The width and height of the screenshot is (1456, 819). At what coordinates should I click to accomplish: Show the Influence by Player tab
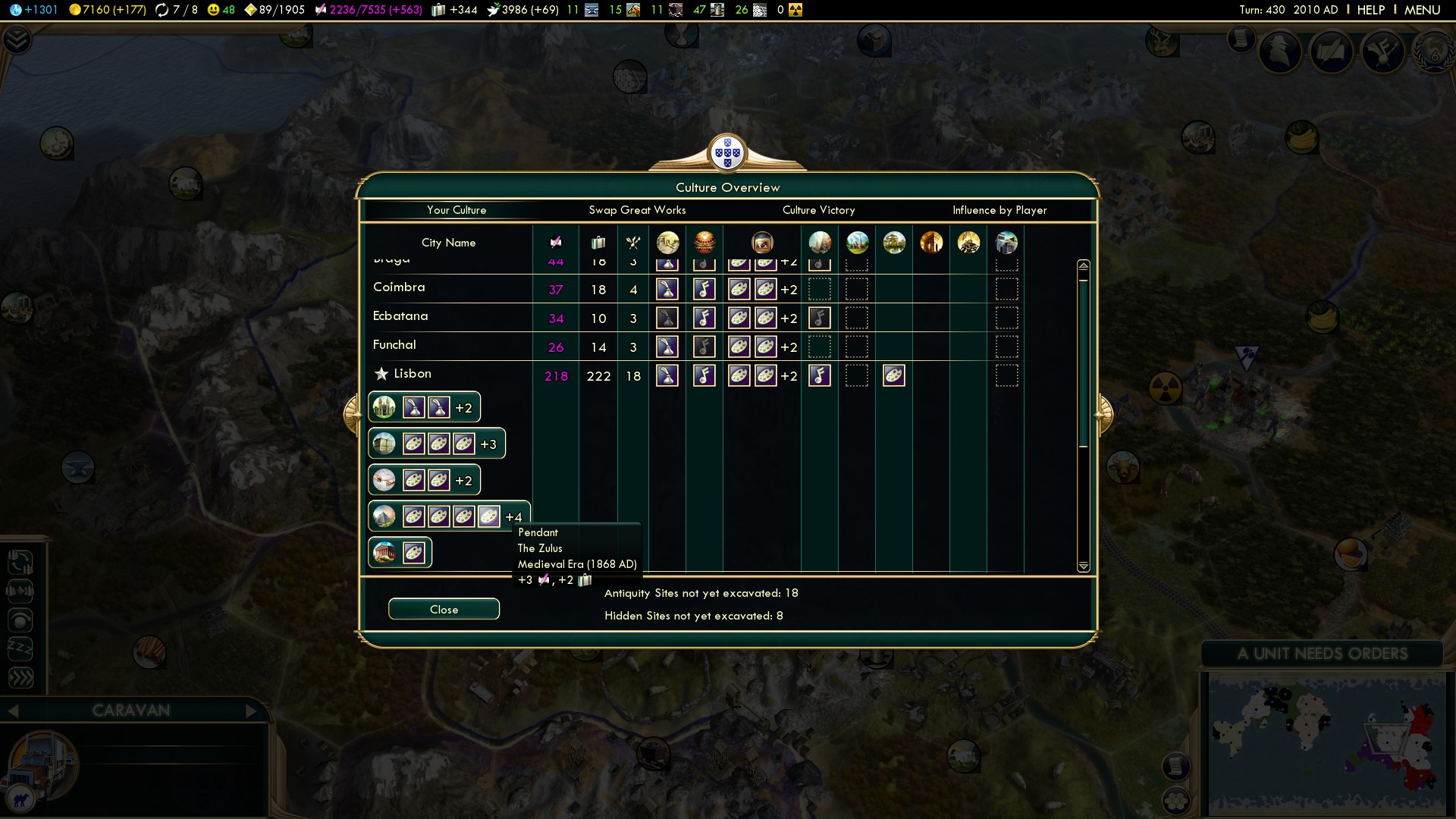coord(999,210)
